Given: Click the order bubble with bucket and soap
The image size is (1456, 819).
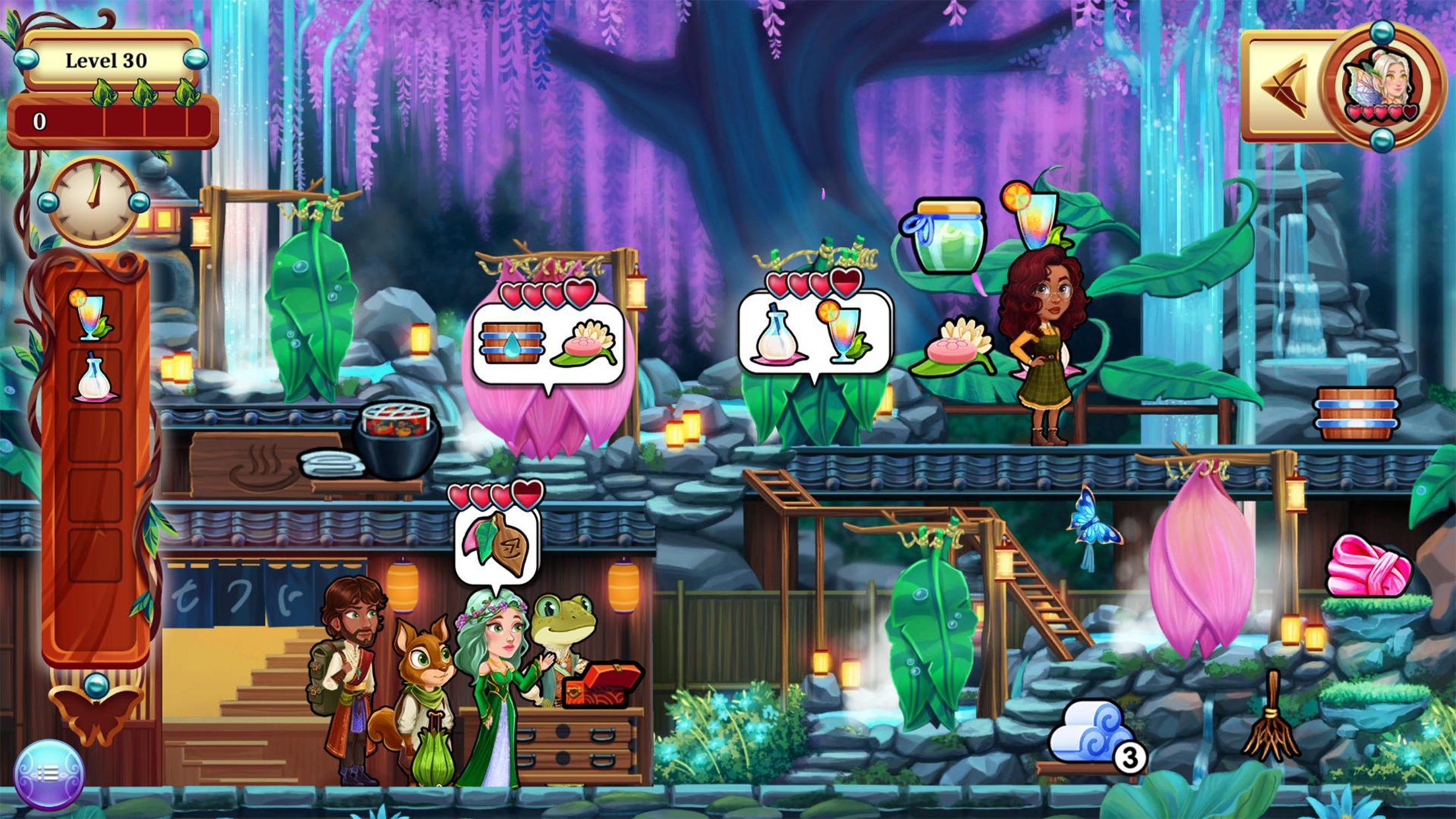Looking at the screenshot, I should pyautogui.click(x=548, y=343).
